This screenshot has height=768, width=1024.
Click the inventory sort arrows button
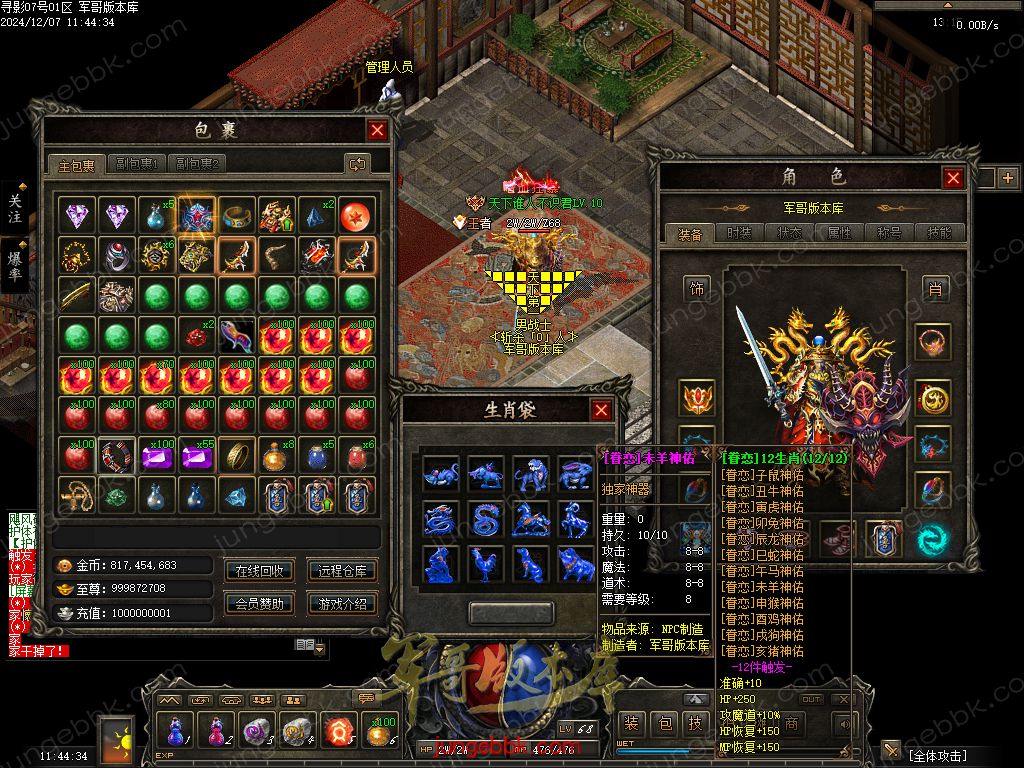tap(356, 164)
